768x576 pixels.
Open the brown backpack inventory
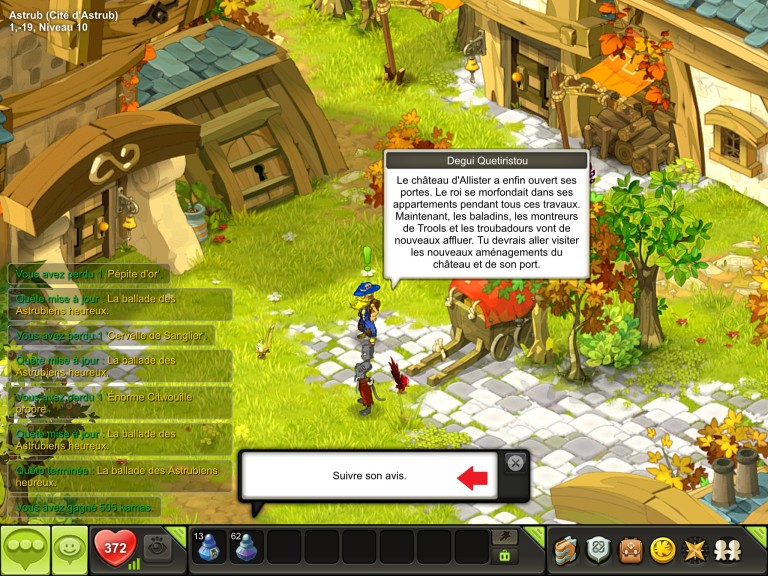click(x=630, y=549)
